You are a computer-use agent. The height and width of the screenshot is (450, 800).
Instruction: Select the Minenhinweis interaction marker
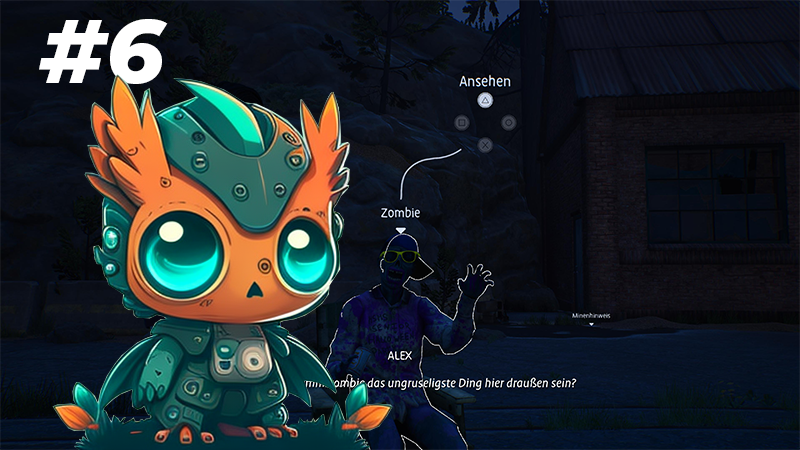coord(590,324)
